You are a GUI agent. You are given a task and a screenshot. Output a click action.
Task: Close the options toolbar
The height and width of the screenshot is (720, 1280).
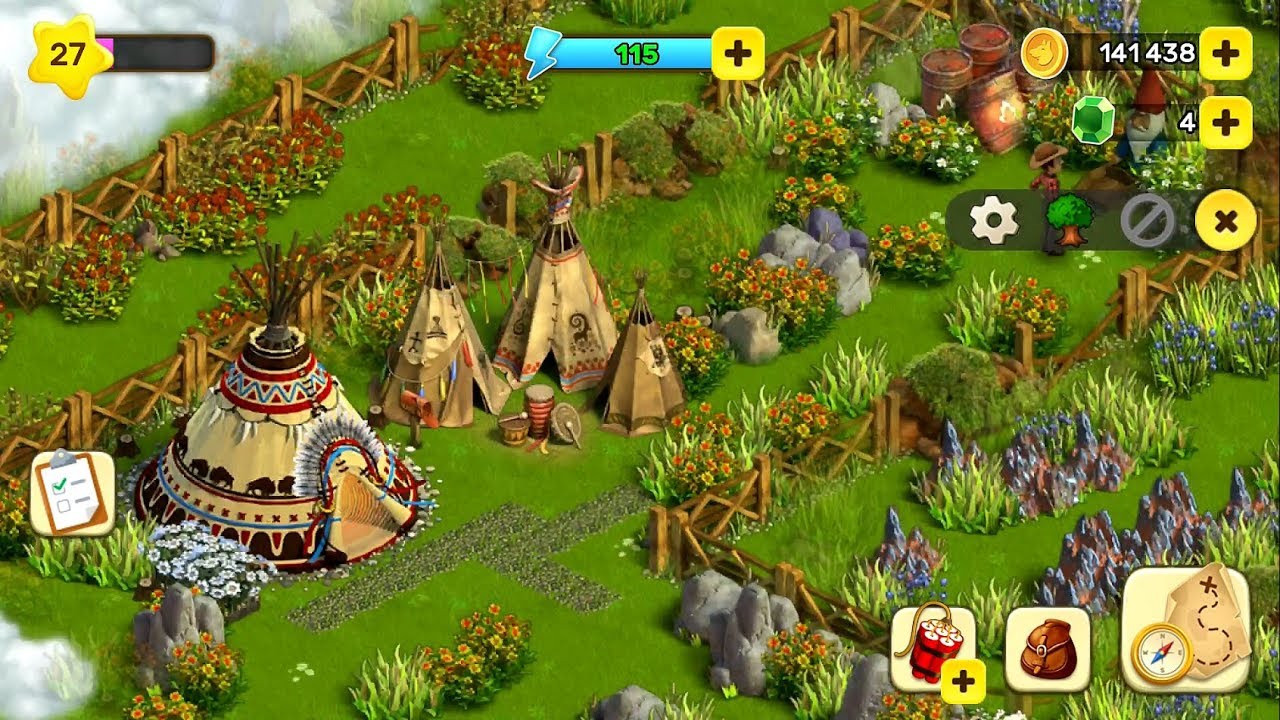click(1226, 221)
